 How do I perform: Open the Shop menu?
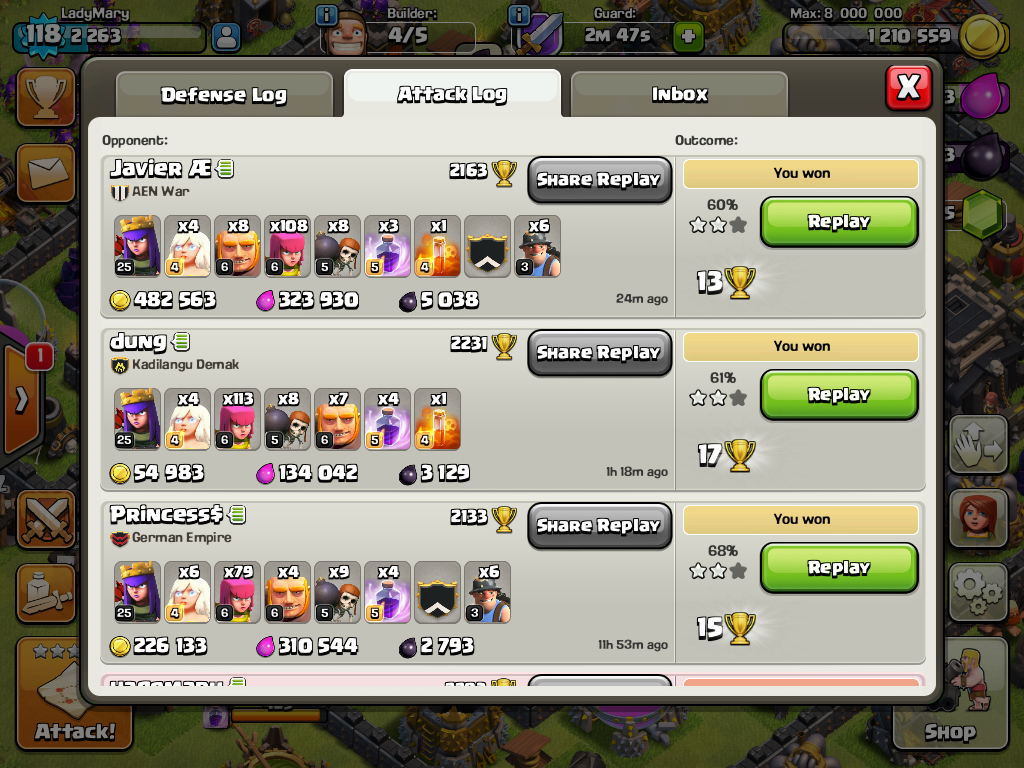(x=949, y=700)
